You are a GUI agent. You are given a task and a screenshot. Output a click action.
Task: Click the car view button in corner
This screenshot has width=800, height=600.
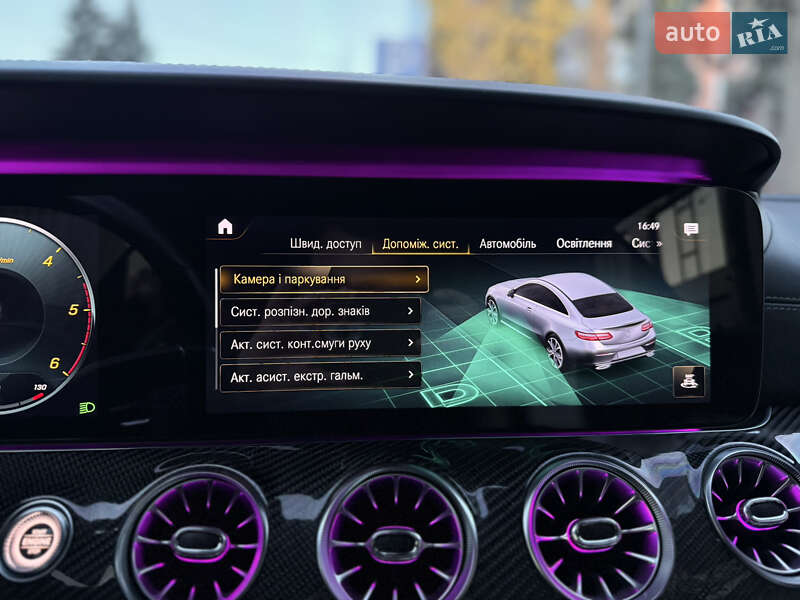pos(688,380)
